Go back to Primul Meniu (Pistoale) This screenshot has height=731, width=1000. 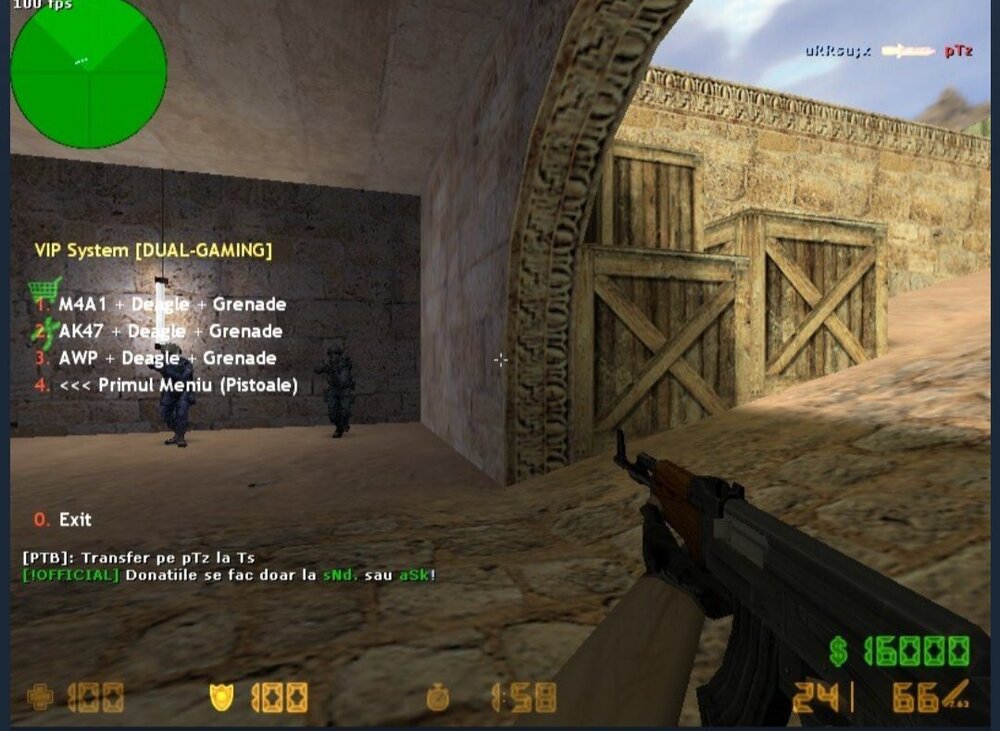tap(178, 385)
